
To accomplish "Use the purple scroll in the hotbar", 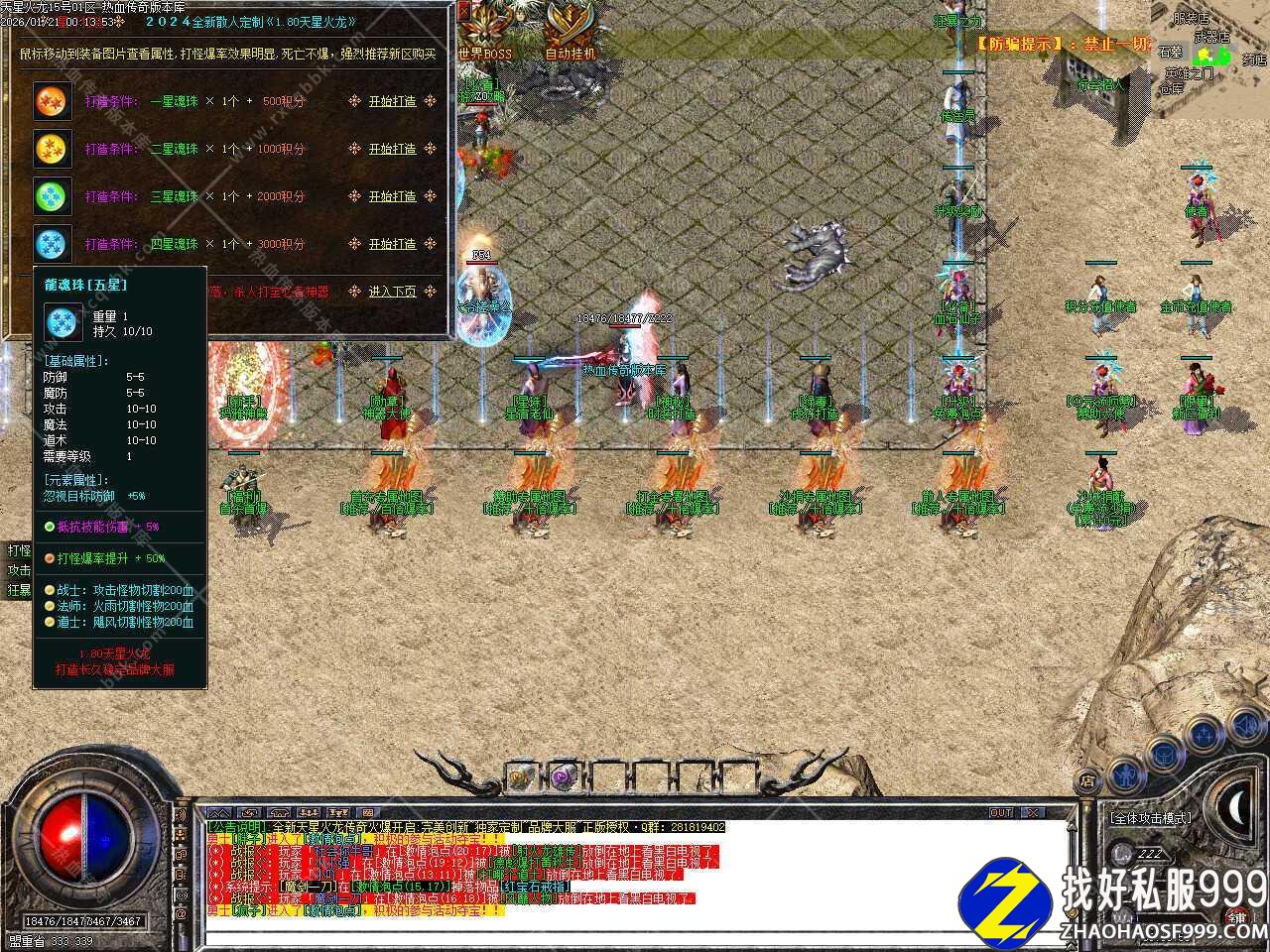I will [x=565, y=776].
